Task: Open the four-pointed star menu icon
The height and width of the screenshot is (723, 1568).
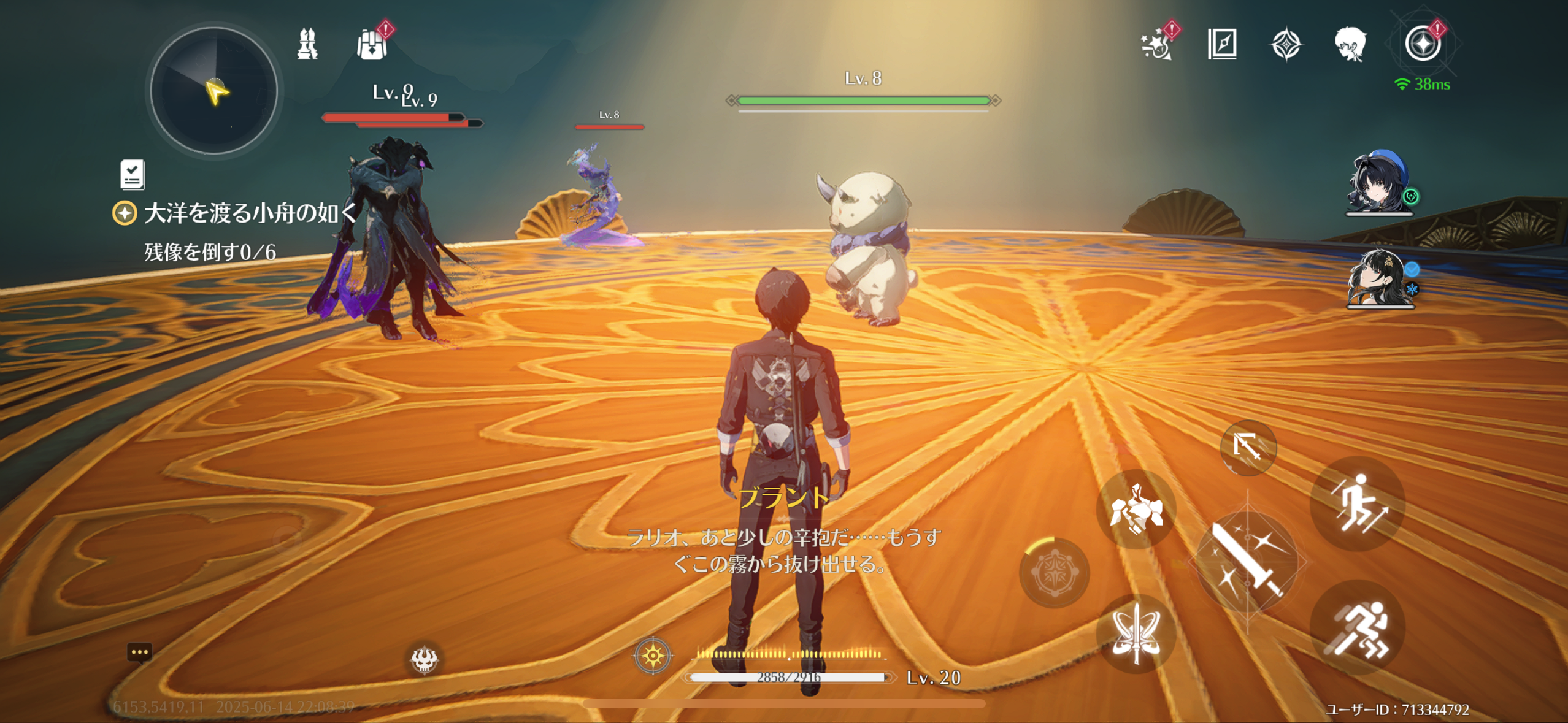Action: (1286, 45)
